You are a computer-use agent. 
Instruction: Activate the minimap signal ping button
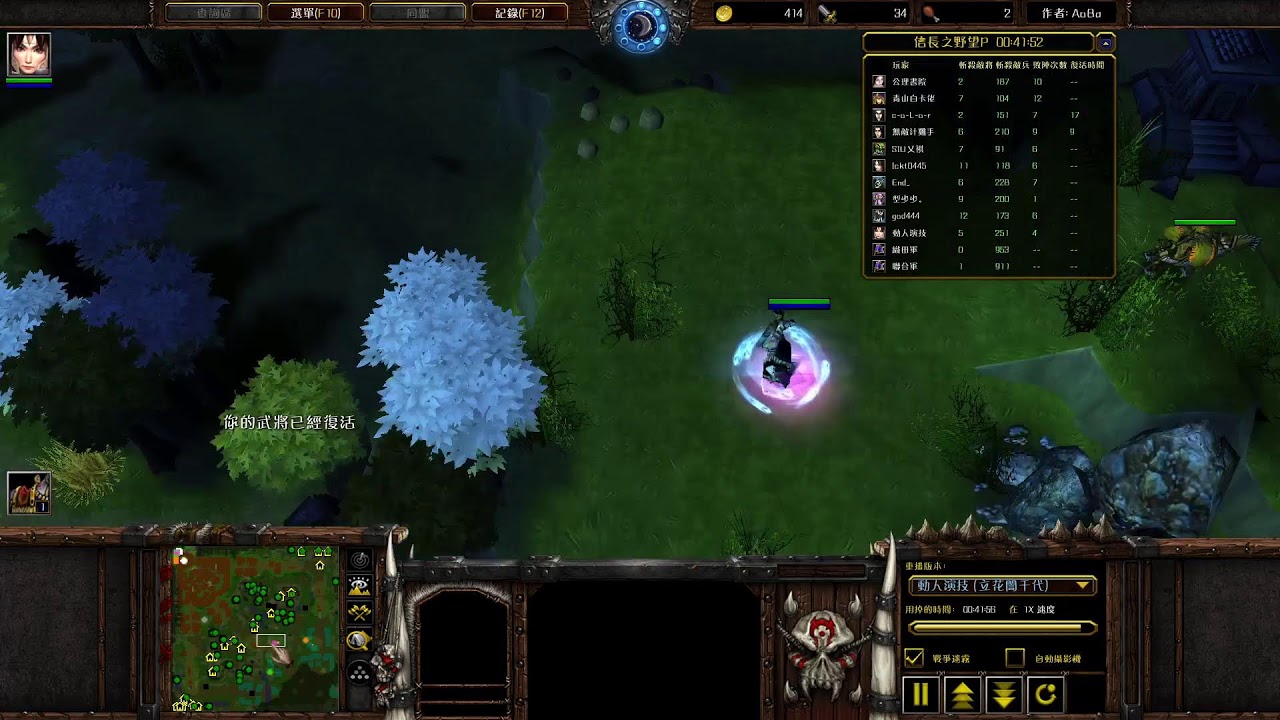click(359, 560)
